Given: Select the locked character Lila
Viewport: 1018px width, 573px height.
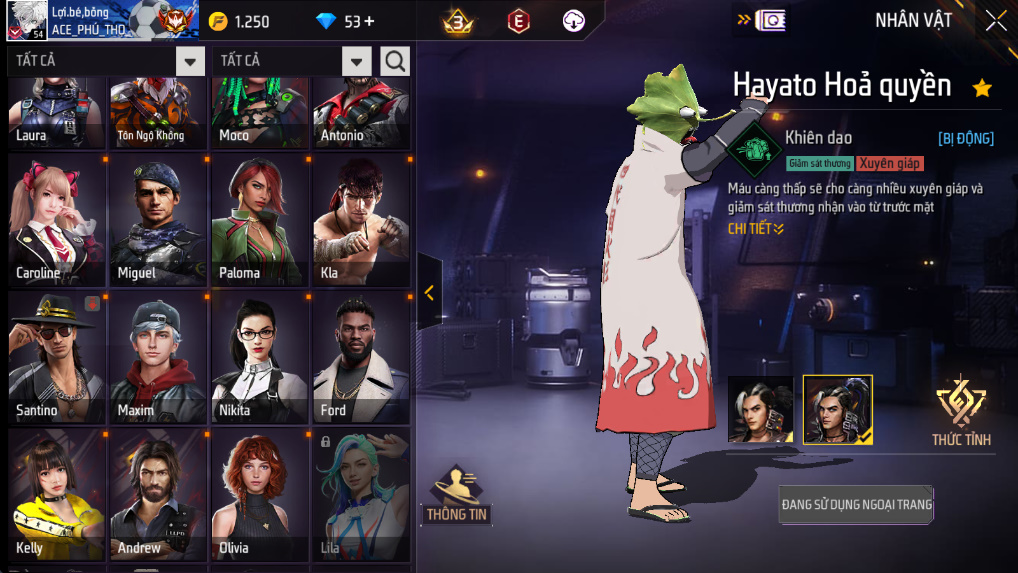Looking at the screenshot, I should tap(361, 495).
